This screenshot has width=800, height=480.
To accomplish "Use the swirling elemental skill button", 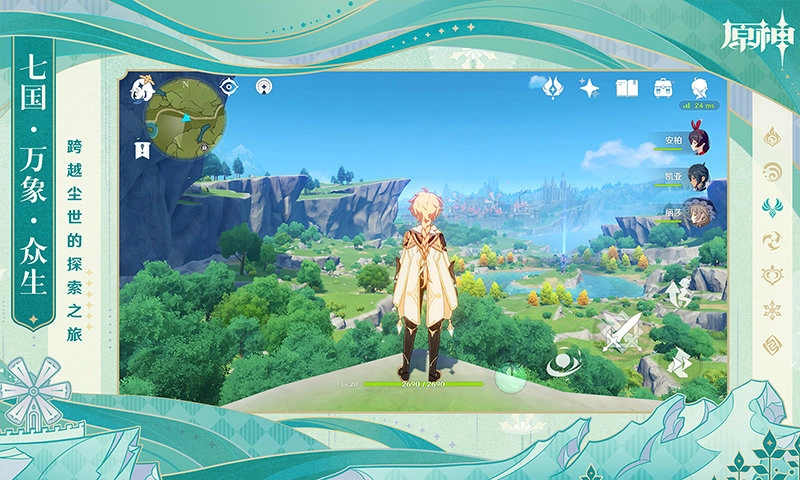I will point(564,362).
